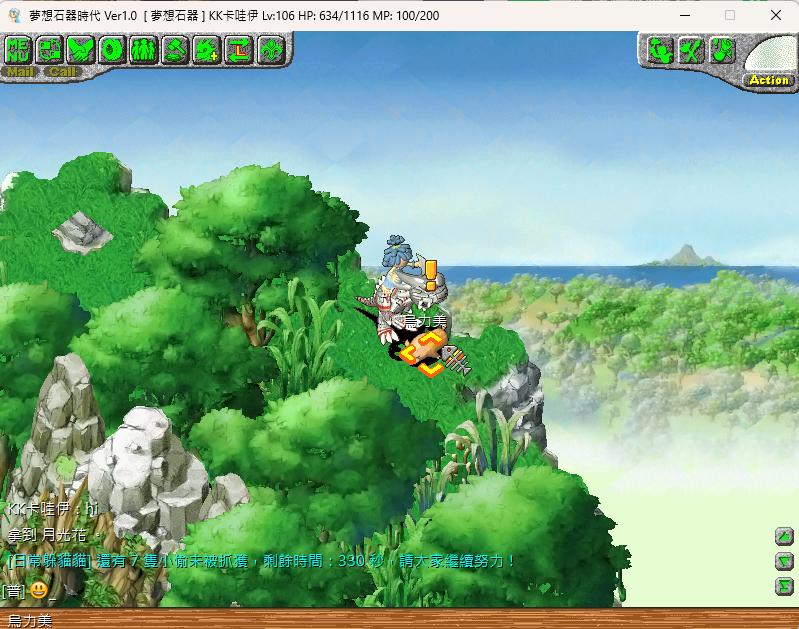The image size is (799, 629).
Task: Open the crossed tools icon
Action: tap(691, 50)
